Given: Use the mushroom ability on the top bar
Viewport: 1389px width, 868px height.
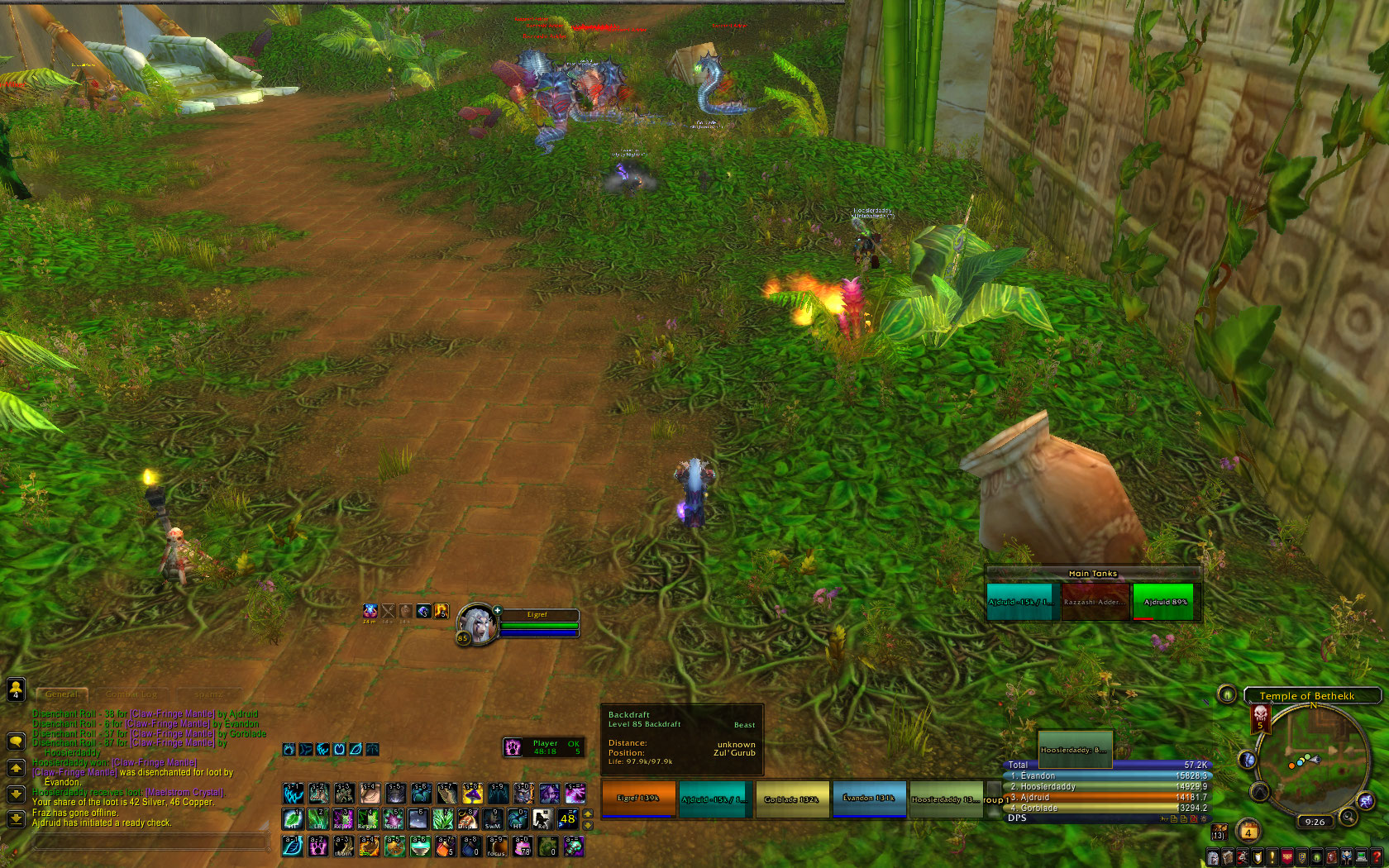Looking at the screenshot, I should point(473,794).
